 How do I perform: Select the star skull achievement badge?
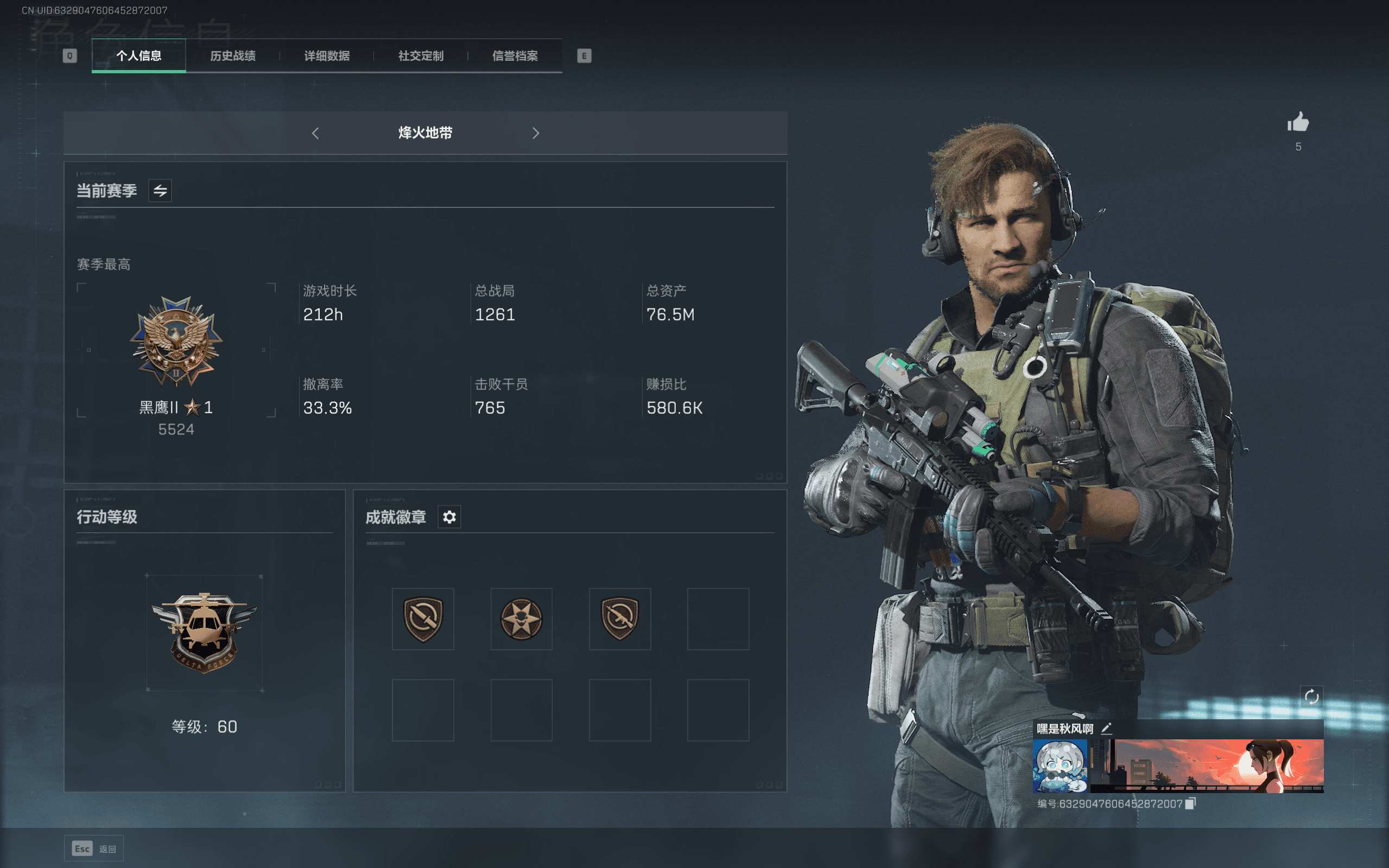pyautogui.click(x=521, y=619)
